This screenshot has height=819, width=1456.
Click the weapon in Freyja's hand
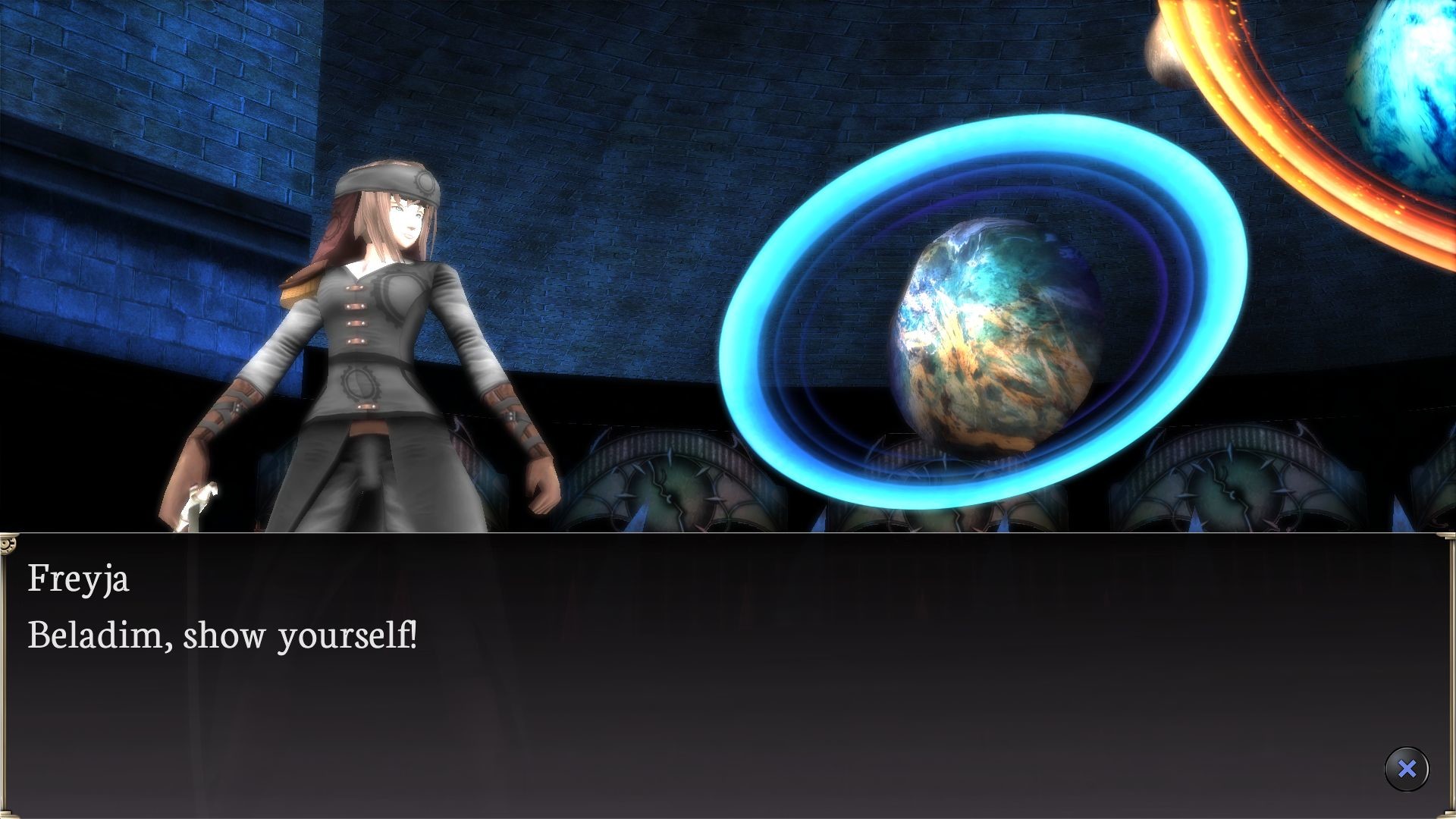tap(196, 502)
